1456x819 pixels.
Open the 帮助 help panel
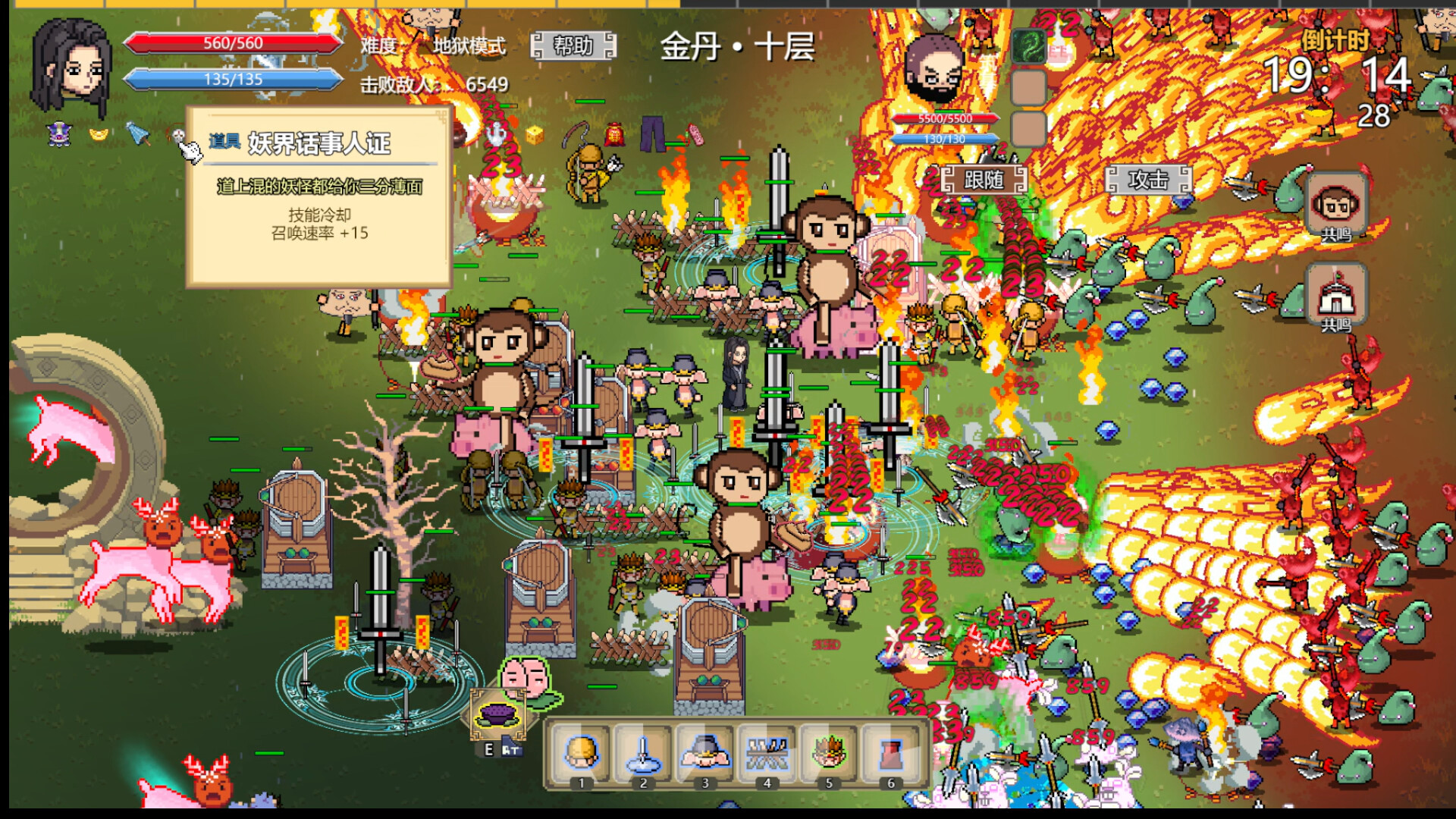pos(573,48)
